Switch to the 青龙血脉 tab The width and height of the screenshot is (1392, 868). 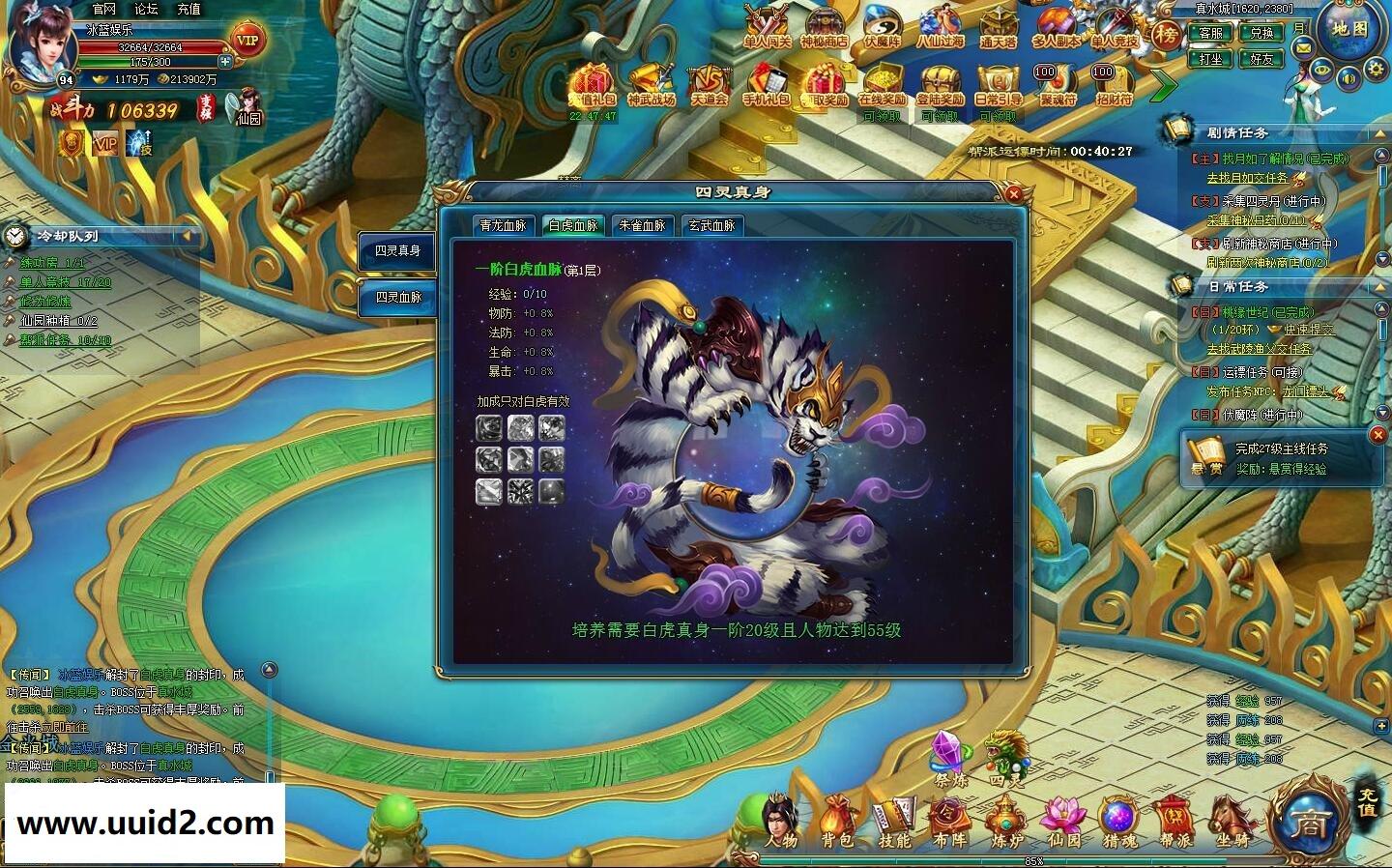click(503, 226)
